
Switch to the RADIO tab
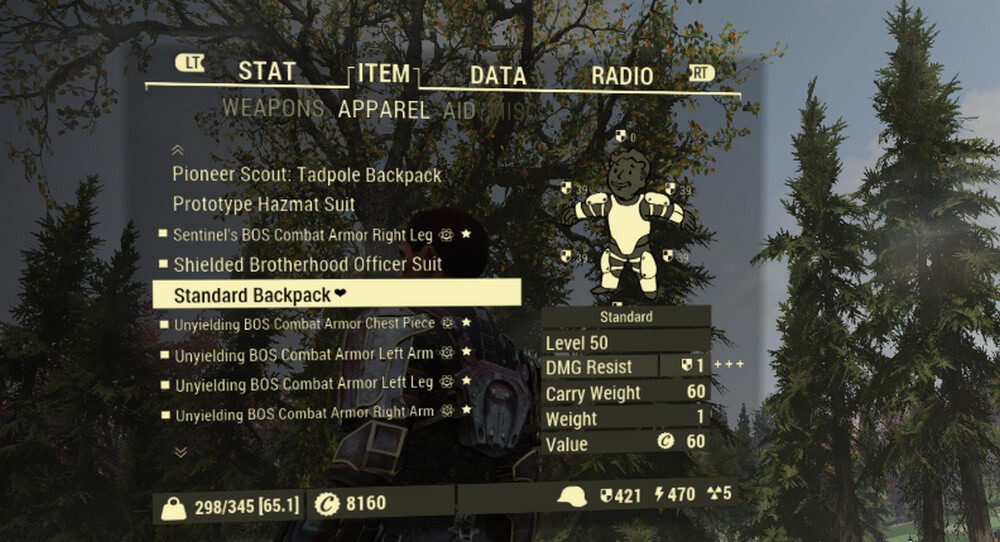(x=621, y=76)
